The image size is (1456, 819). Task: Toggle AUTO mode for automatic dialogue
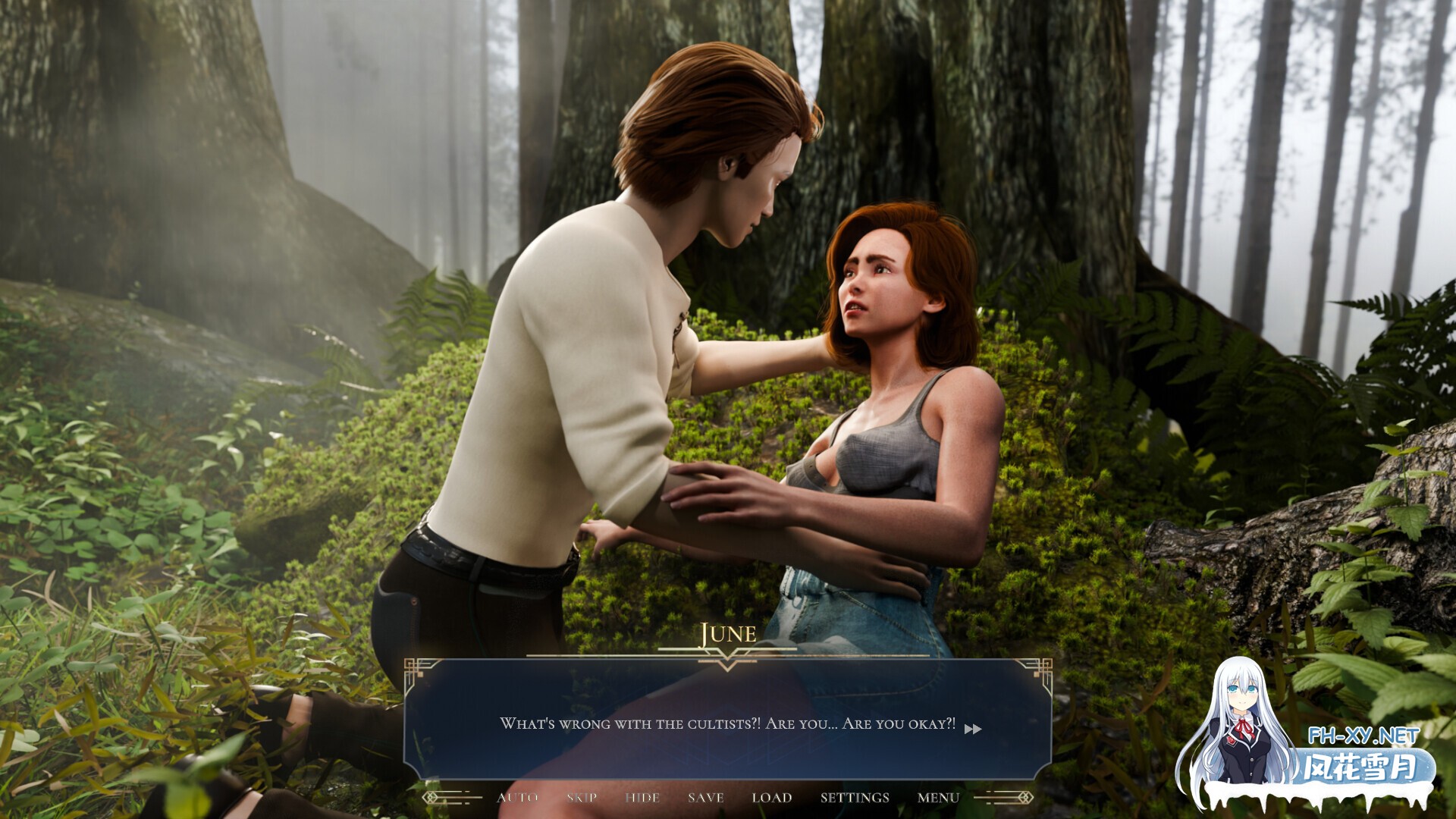pyautogui.click(x=519, y=798)
